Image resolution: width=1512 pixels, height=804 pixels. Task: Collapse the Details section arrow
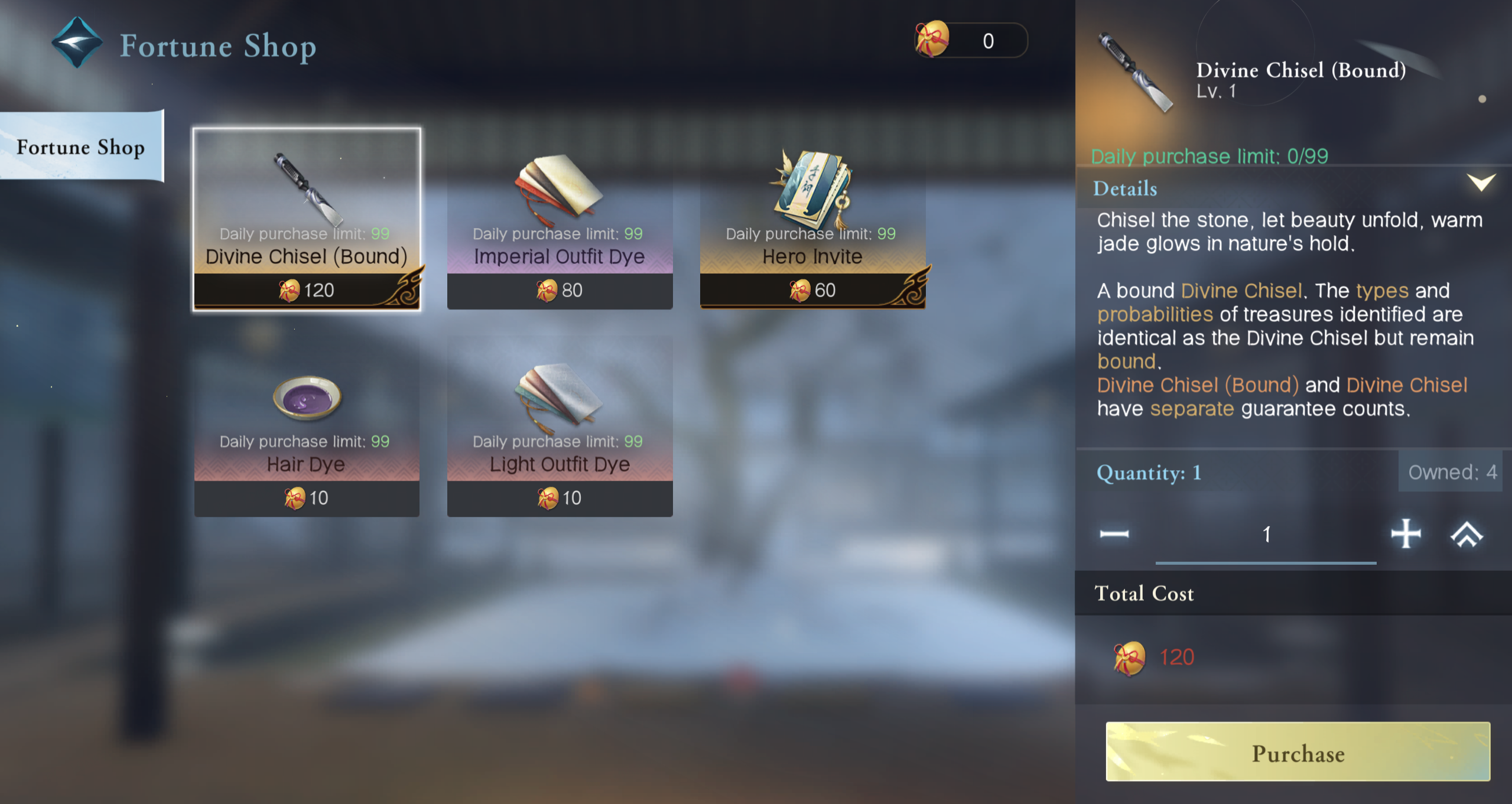(x=1481, y=183)
